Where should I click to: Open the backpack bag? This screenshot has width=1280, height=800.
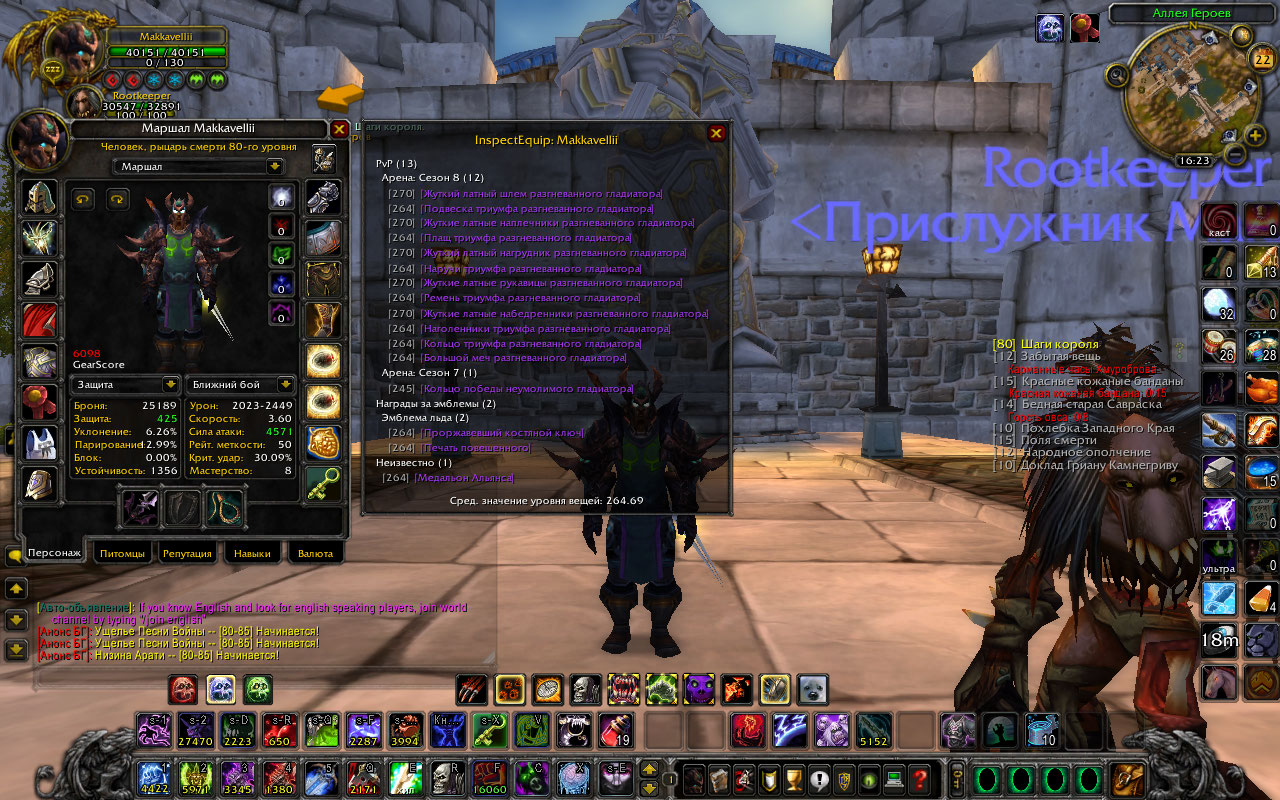pos(1130,779)
